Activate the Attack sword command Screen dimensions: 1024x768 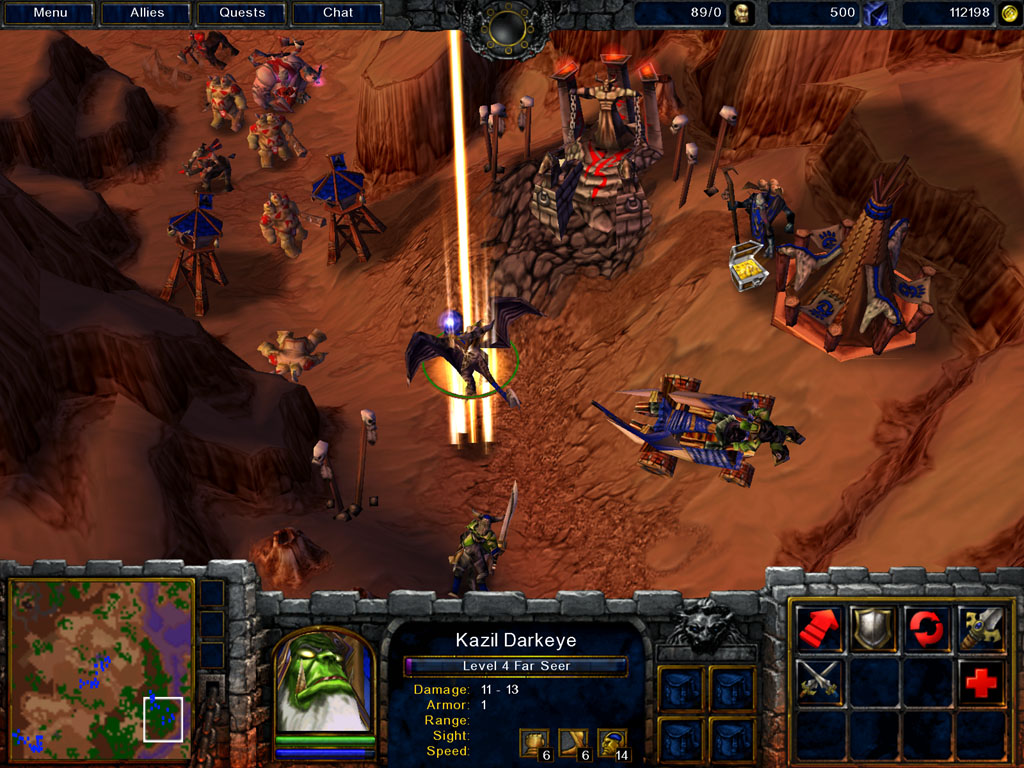[980, 627]
